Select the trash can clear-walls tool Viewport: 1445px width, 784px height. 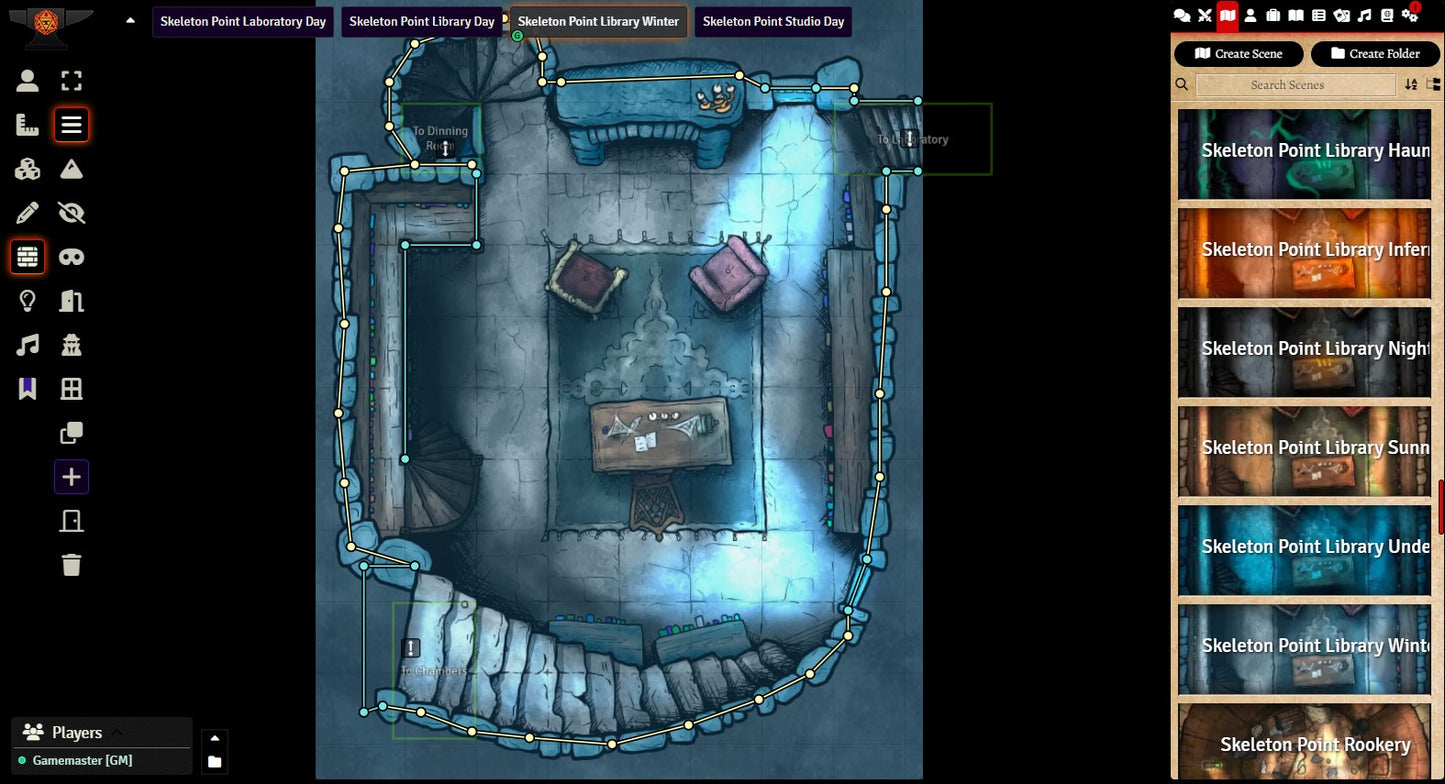click(71, 565)
